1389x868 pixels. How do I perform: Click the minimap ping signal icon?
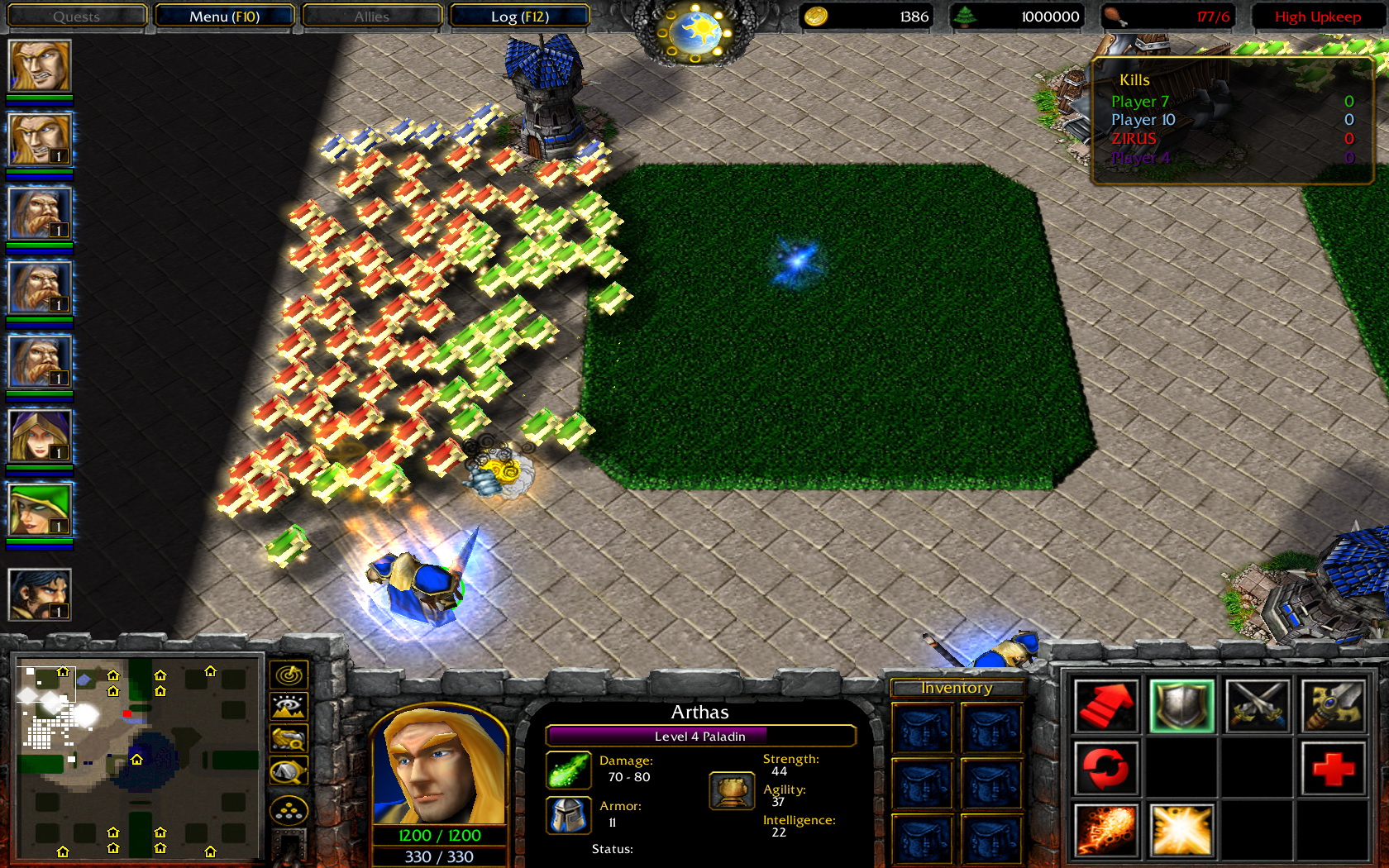coord(289,673)
